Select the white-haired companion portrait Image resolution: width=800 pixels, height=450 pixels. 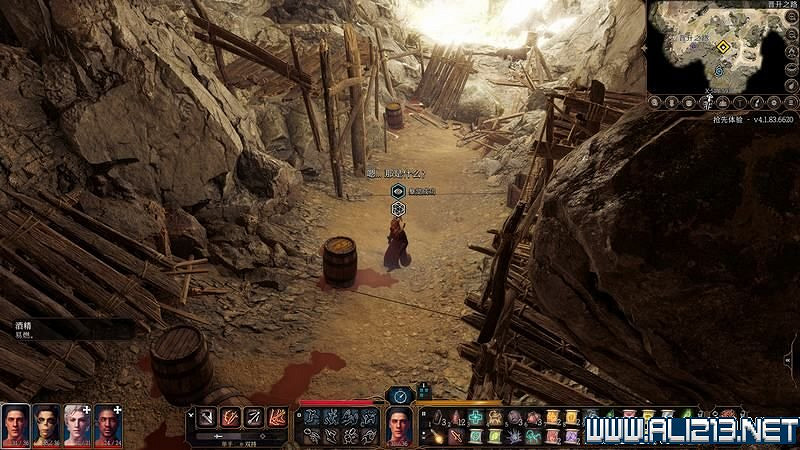point(77,424)
